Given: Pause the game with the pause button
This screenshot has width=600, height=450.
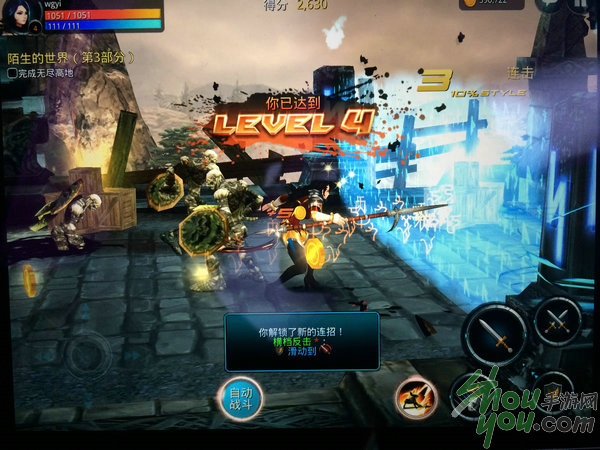Looking at the screenshot, I should (576, 5).
